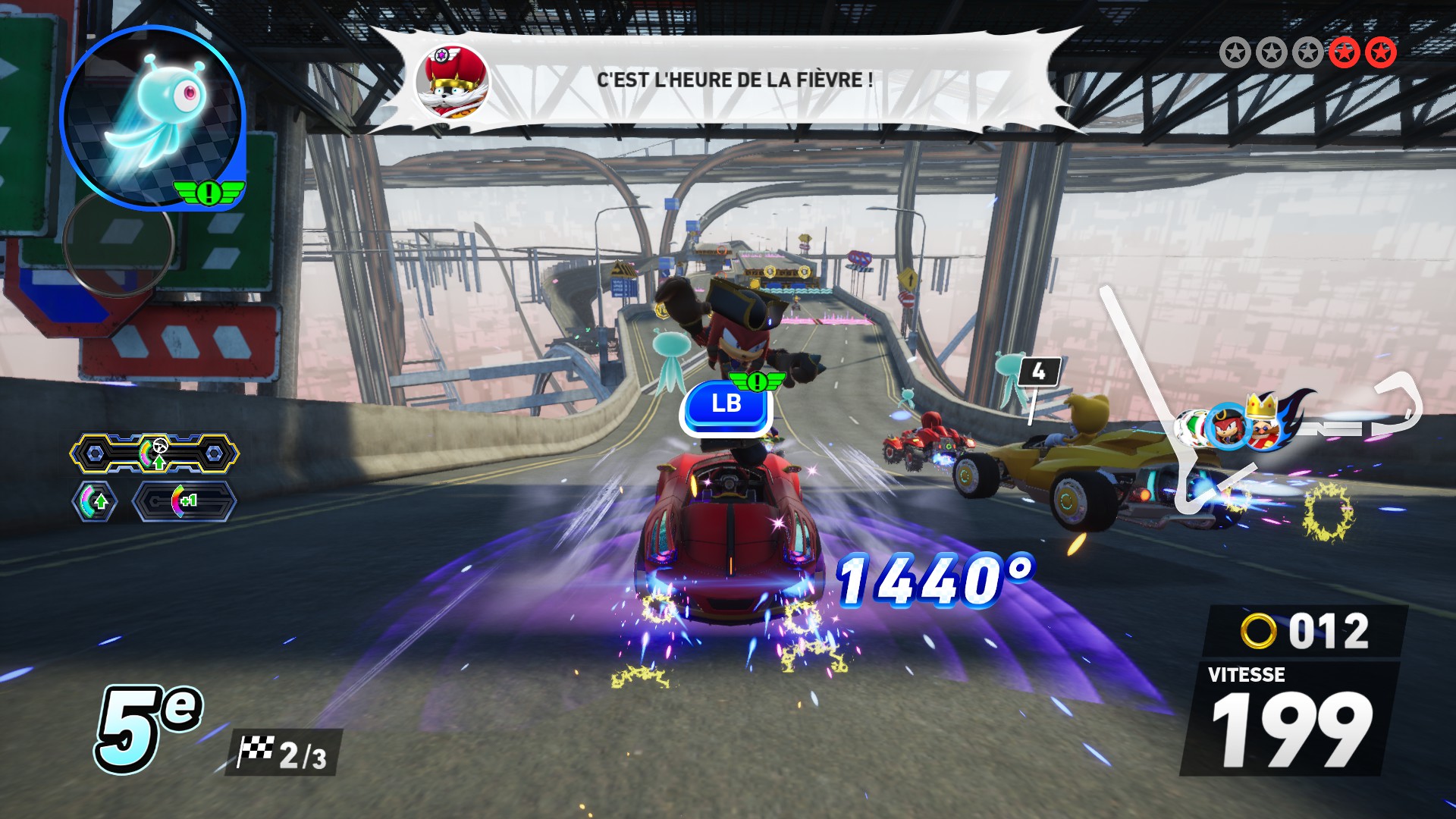Choose the gadget plate marked +1
Viewport: 1456px width, 819px height.
coord(184,501)
